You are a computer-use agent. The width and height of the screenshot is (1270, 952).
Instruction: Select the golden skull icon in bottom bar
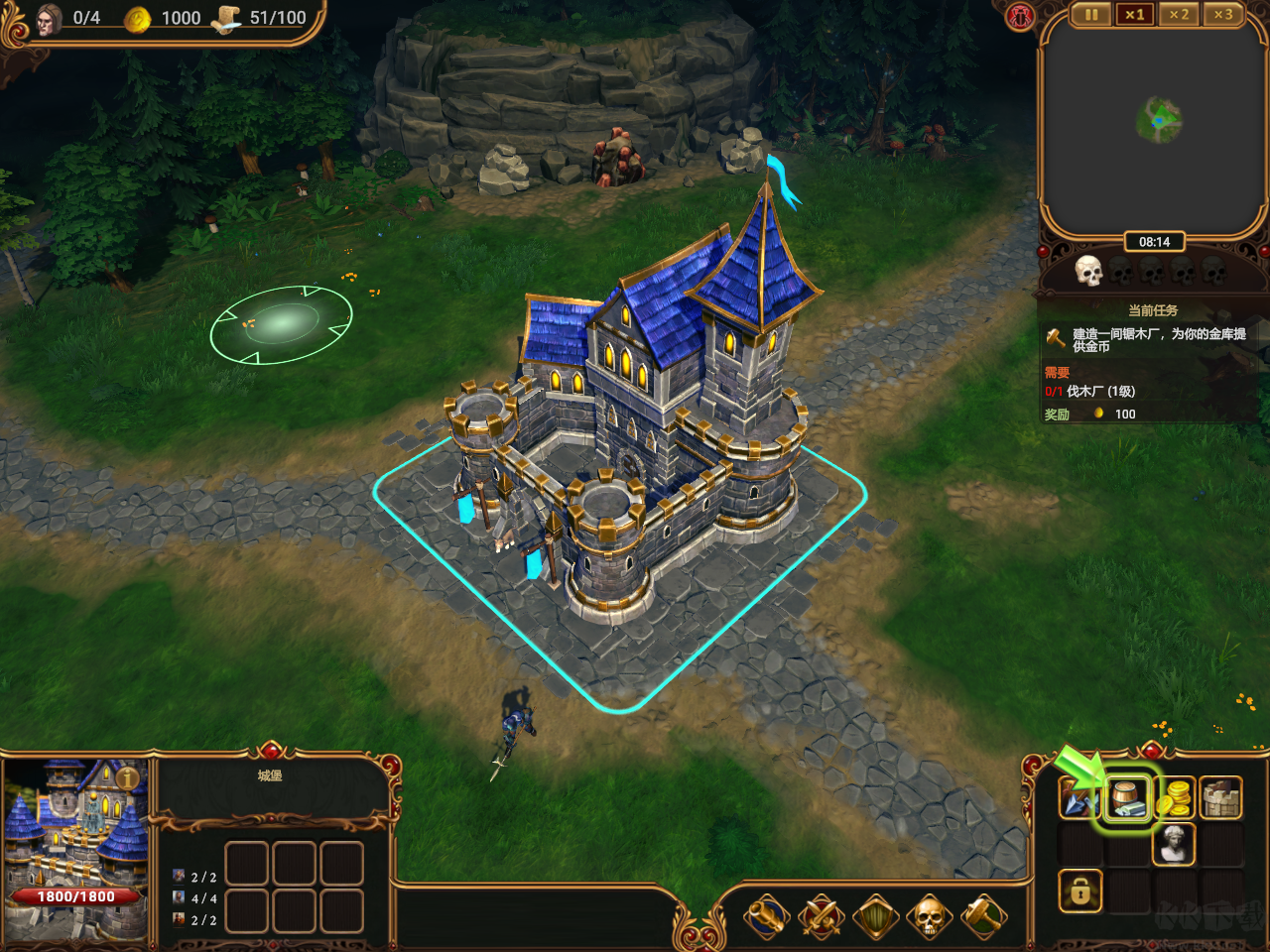tap(929, 917)
